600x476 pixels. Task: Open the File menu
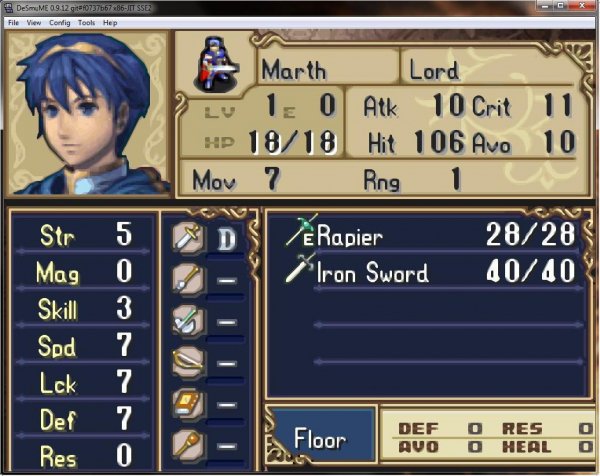(13, 22)
